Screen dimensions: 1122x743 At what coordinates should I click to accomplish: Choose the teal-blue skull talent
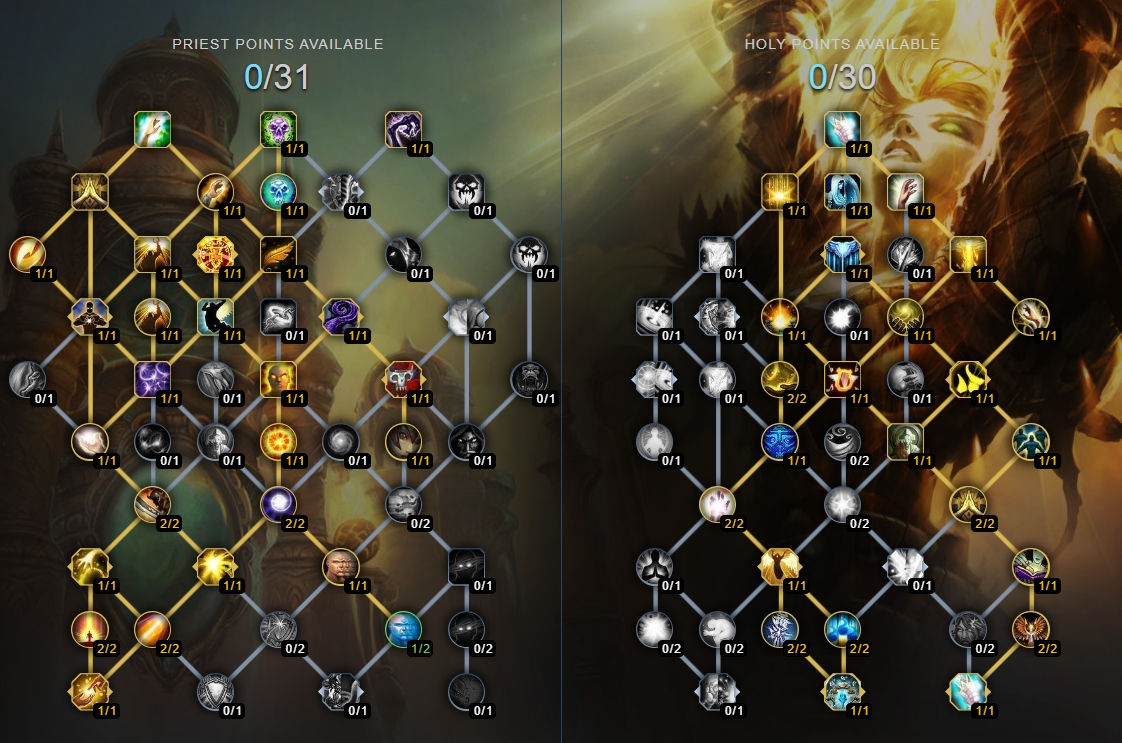point(278,191)
